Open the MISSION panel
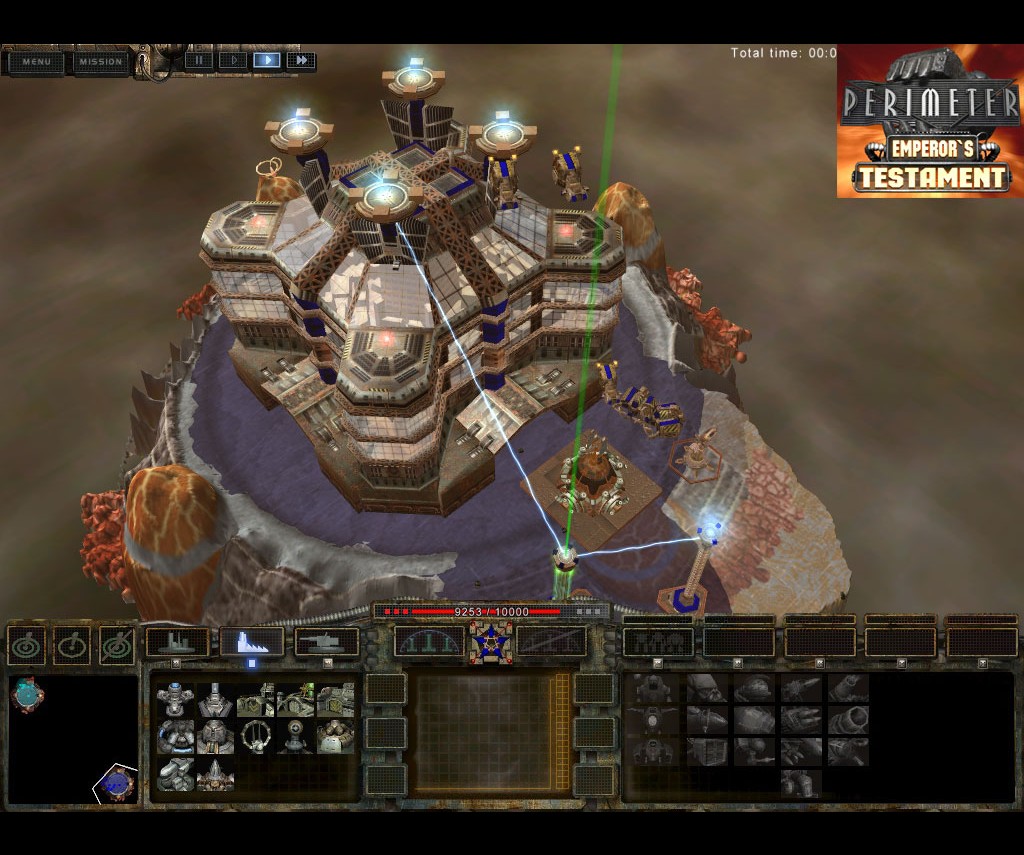This screenshot has height=855, width=1024. click(x=100, y=62)
